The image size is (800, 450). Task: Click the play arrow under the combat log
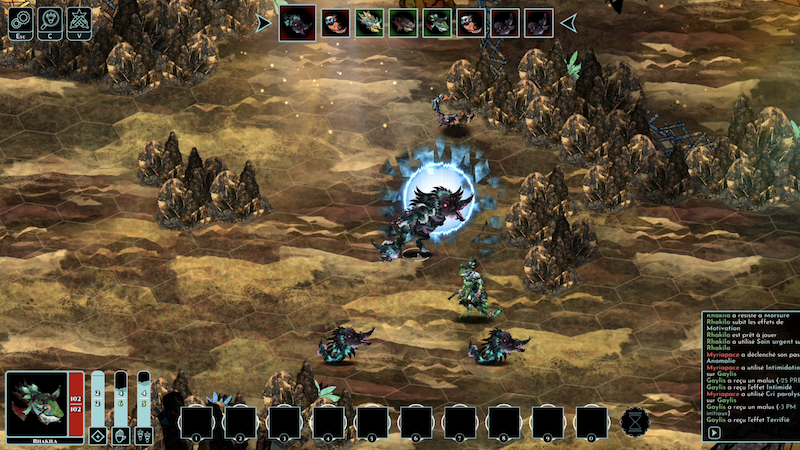[714, 433]
